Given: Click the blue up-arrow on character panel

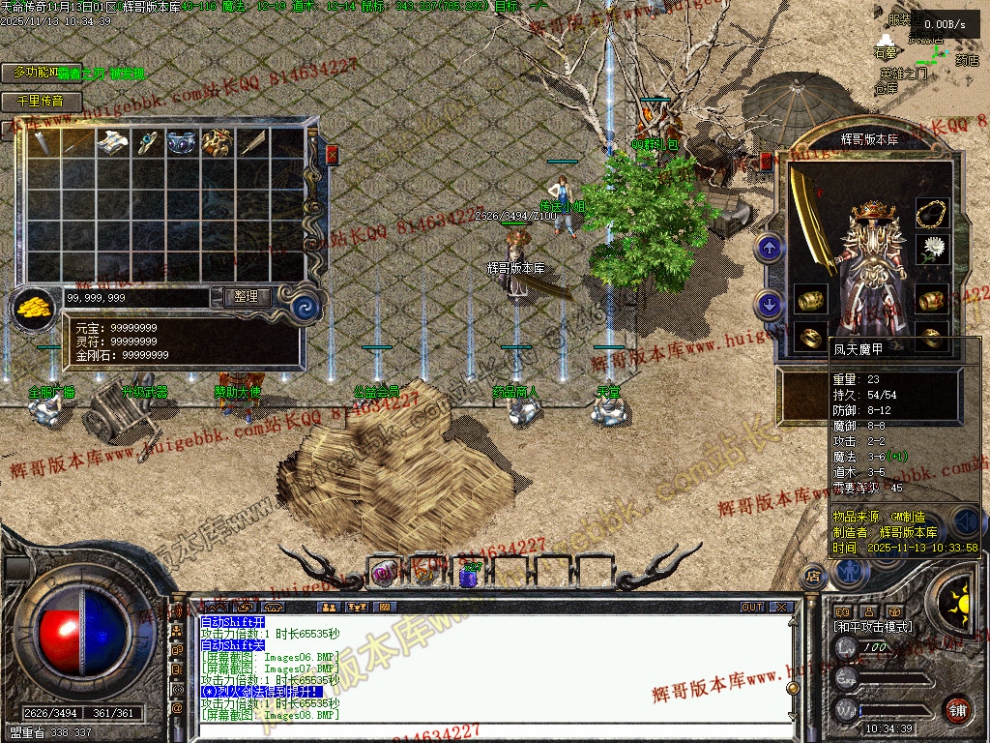Looking at the screenshot, I should [768, 248].
